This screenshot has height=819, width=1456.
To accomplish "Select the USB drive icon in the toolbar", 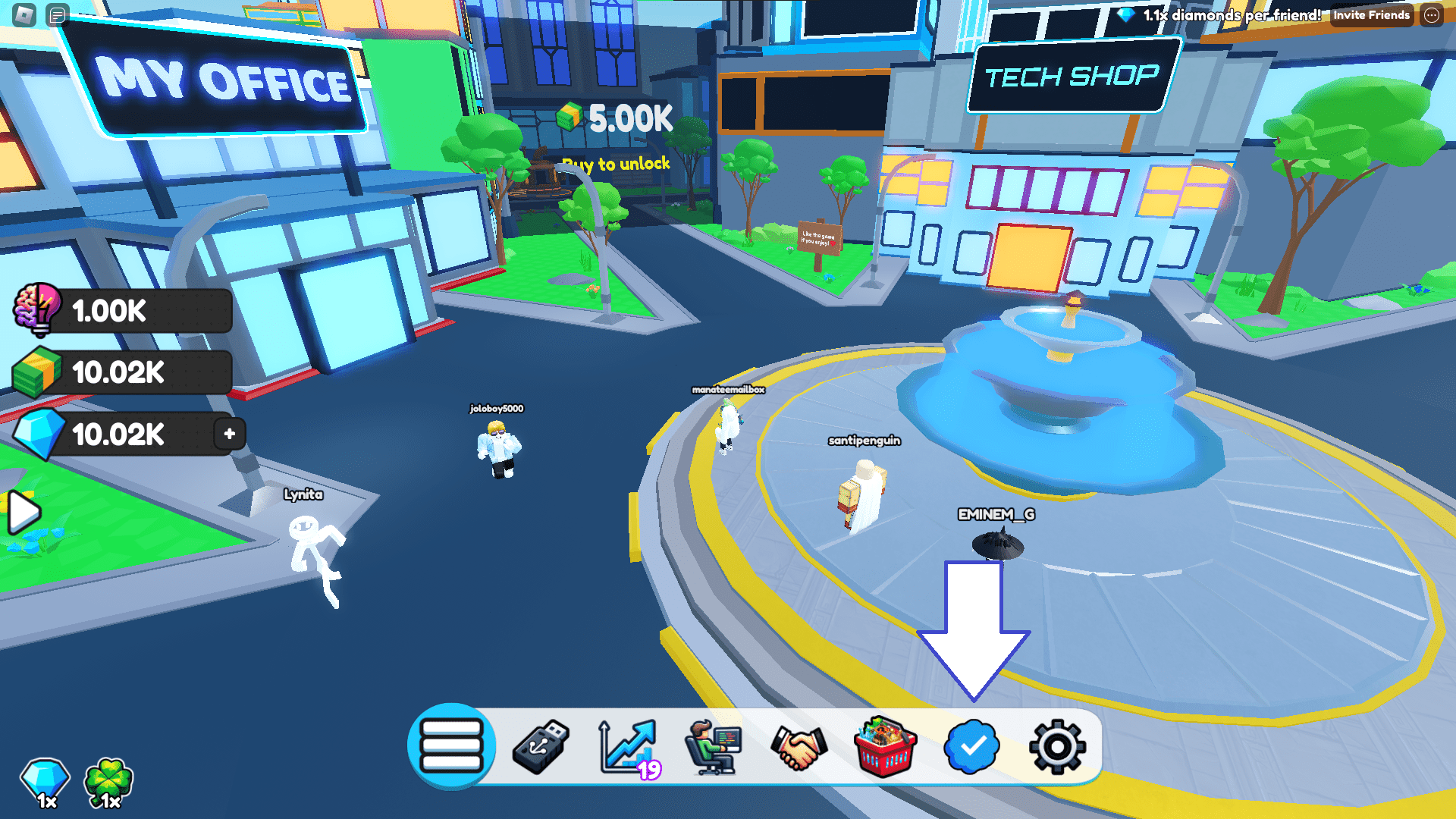I will pos(540,746).
